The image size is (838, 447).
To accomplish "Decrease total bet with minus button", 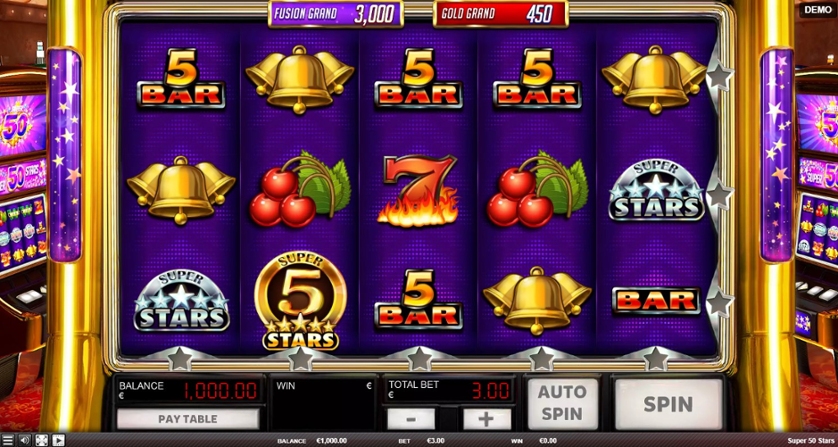I will click(x=410, y=419).
